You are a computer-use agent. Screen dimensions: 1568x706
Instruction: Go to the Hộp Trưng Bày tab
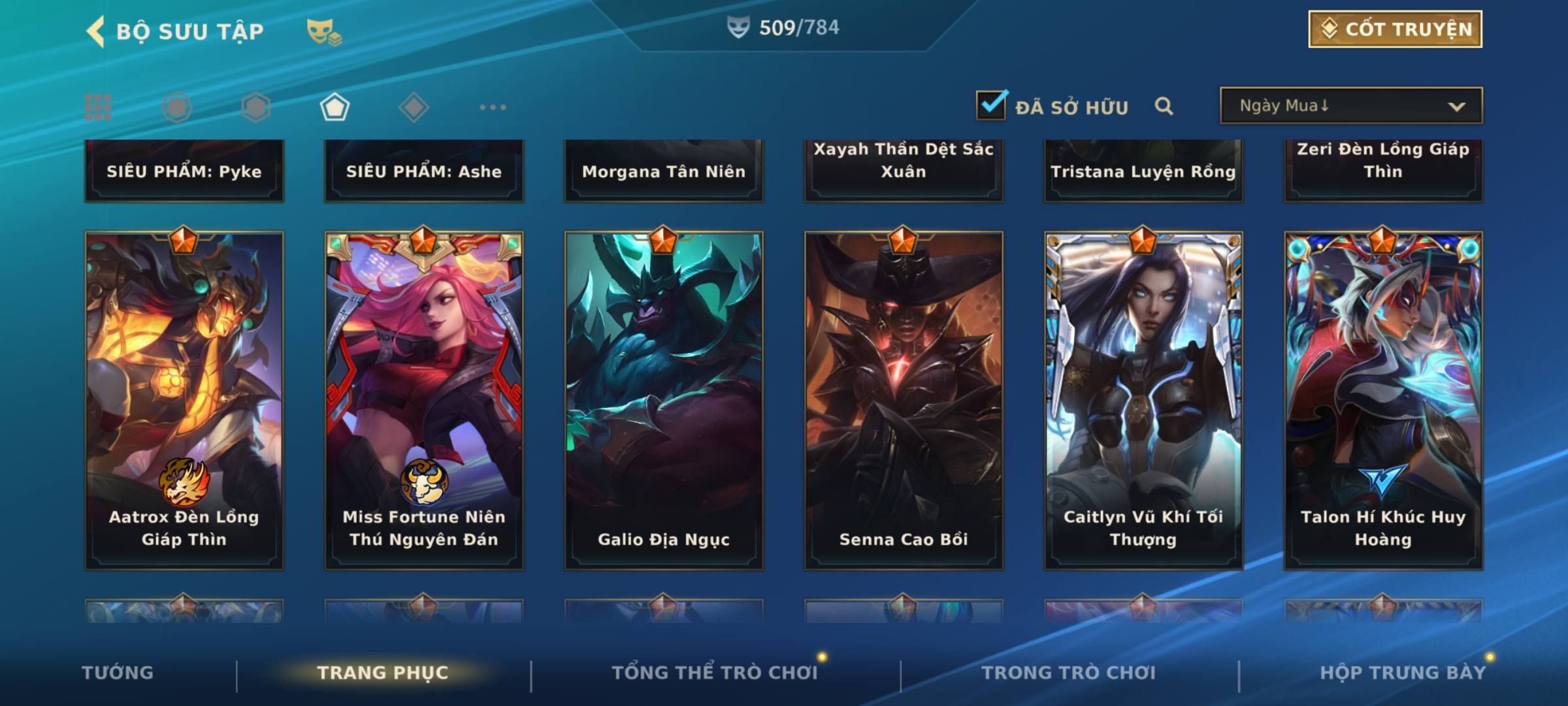[1403, 673]
